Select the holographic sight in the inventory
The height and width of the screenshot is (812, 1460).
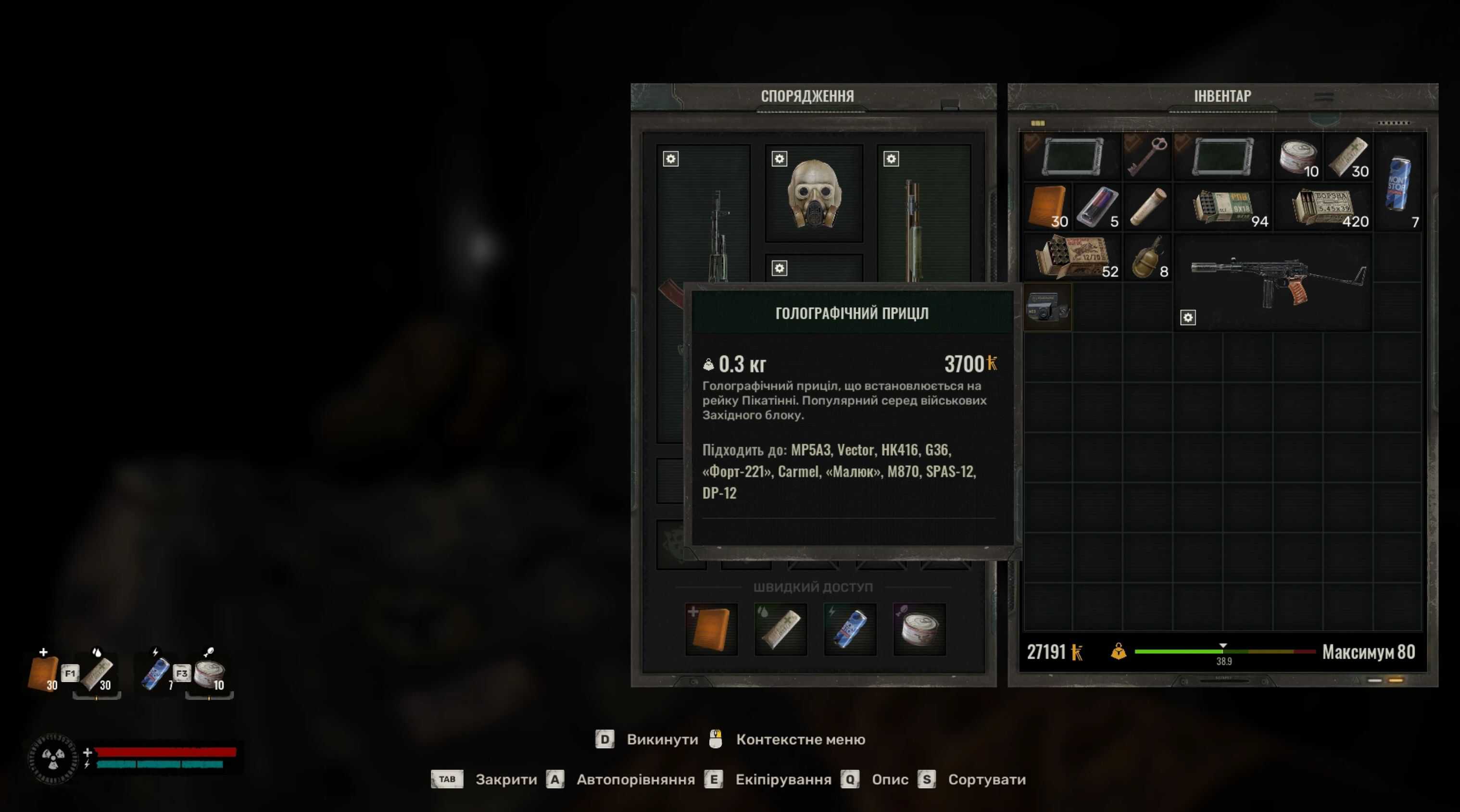pyautogui.click(x=1047, y=307)
